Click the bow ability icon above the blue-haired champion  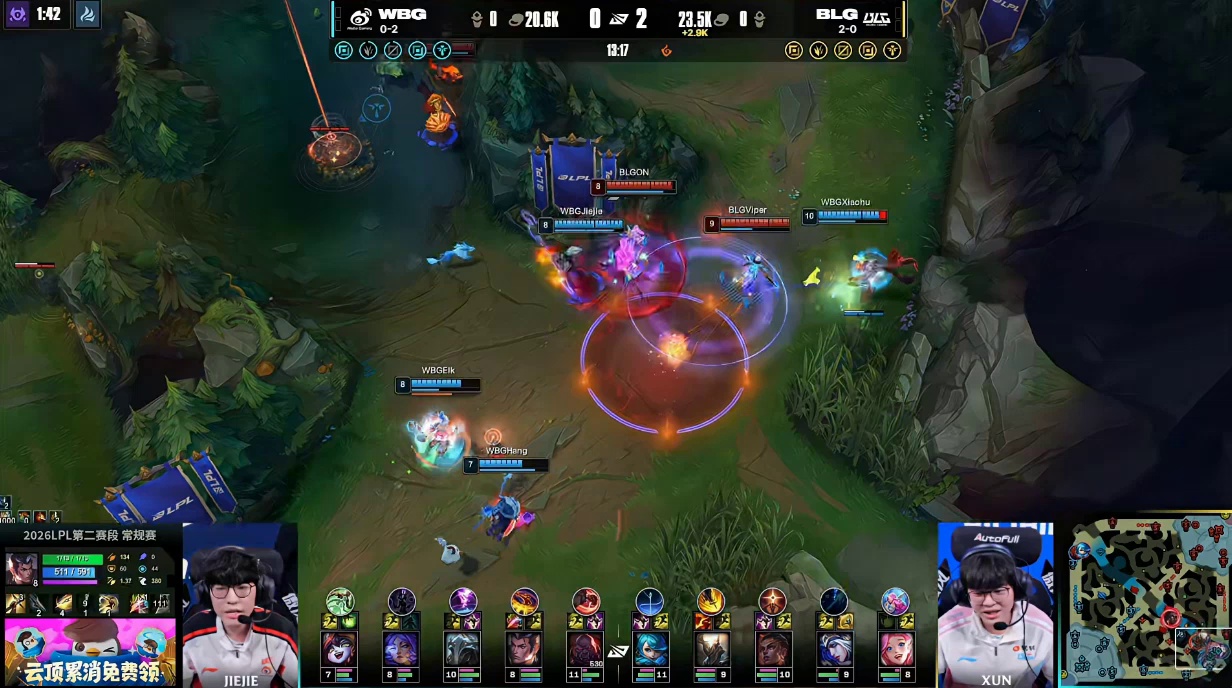pyautogui.click(x=649, y=601)
